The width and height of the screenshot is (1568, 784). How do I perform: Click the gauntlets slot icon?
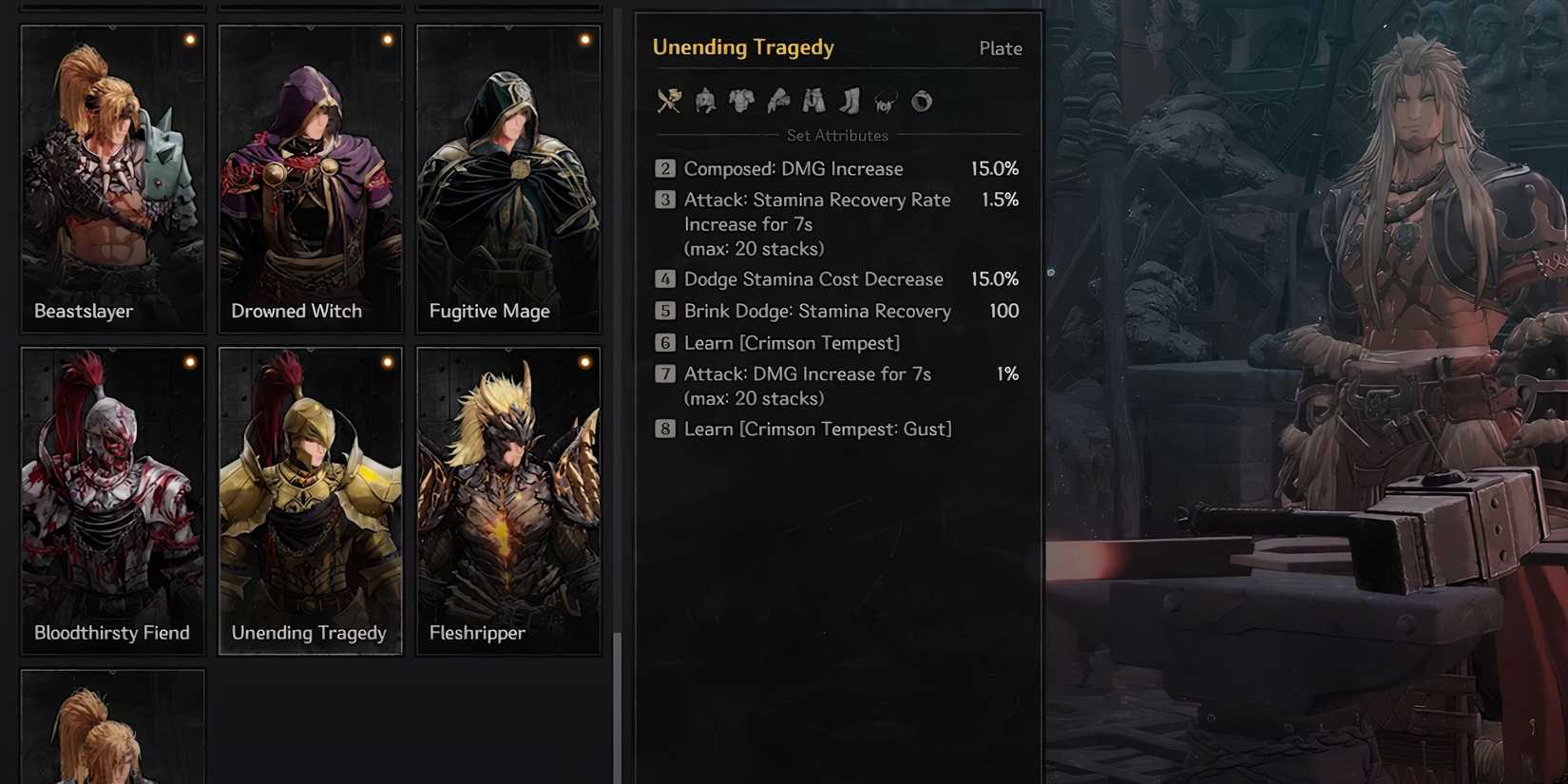click(x=777, y=102)
